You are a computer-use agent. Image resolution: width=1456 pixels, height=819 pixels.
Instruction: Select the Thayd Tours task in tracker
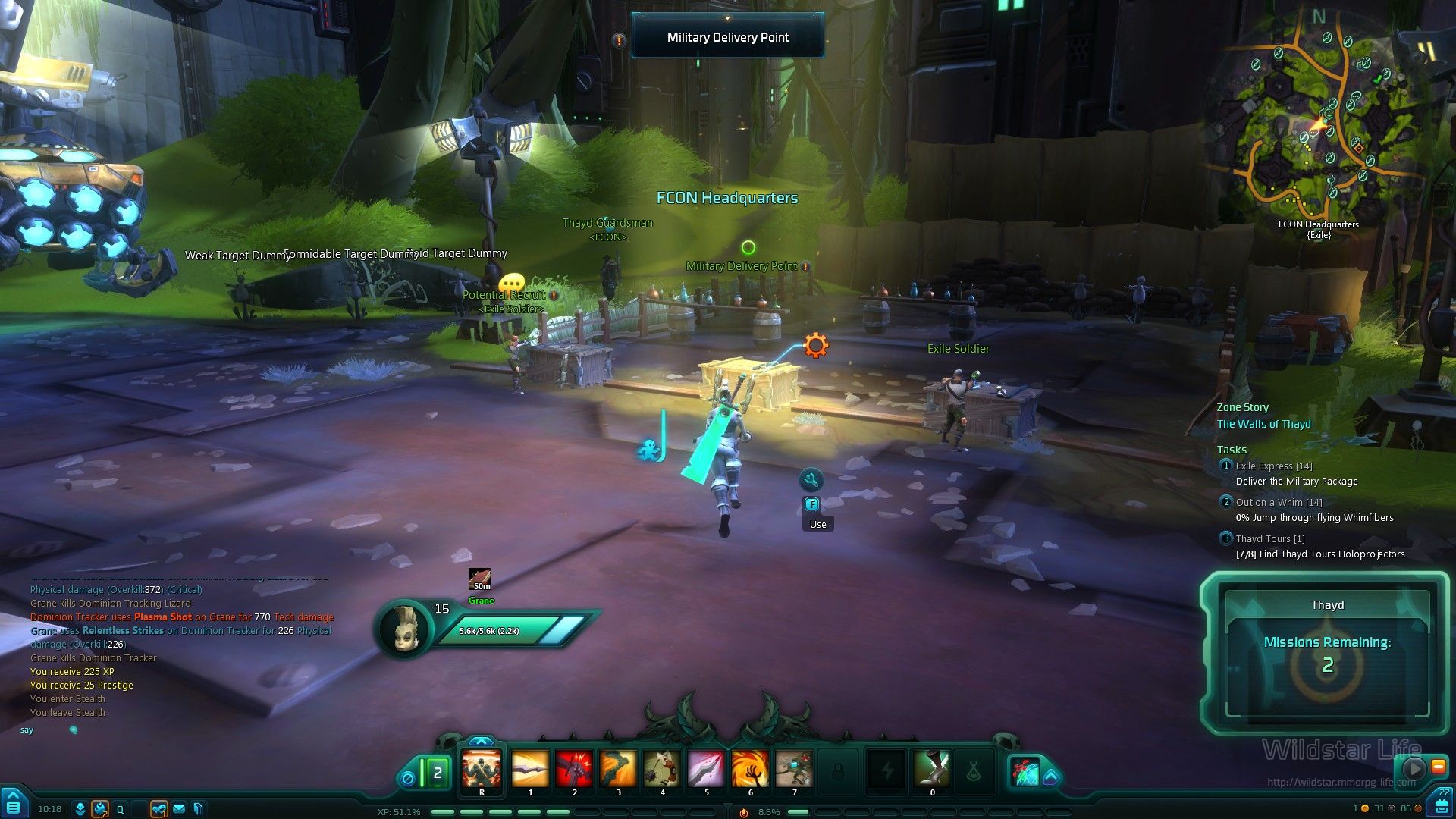[1270, 539]
